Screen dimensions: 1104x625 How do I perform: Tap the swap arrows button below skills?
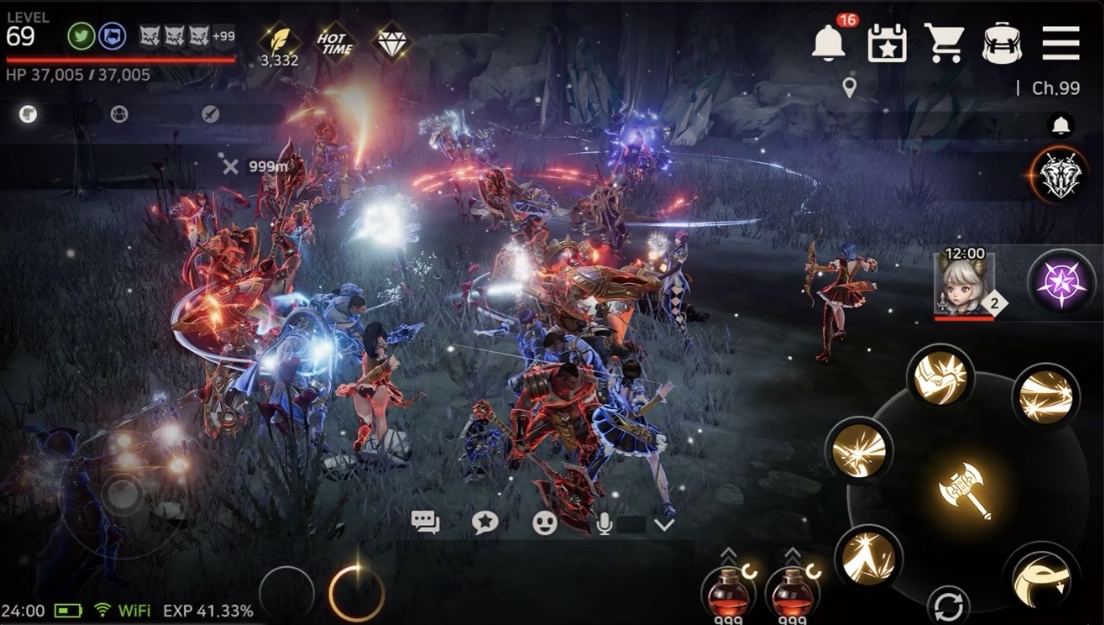[x=947, y=605]
